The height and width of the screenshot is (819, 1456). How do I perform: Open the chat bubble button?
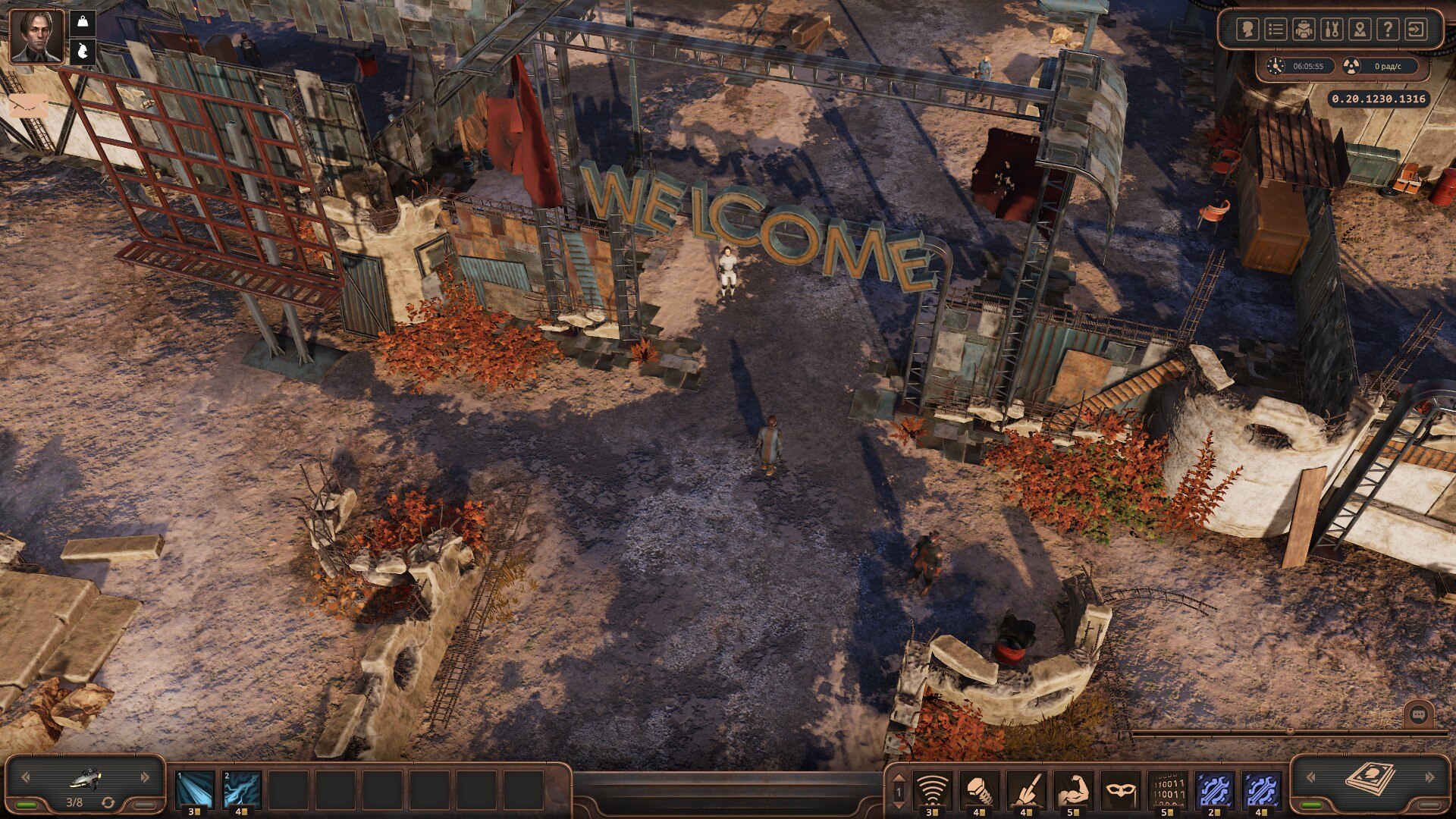(1418, 714)
